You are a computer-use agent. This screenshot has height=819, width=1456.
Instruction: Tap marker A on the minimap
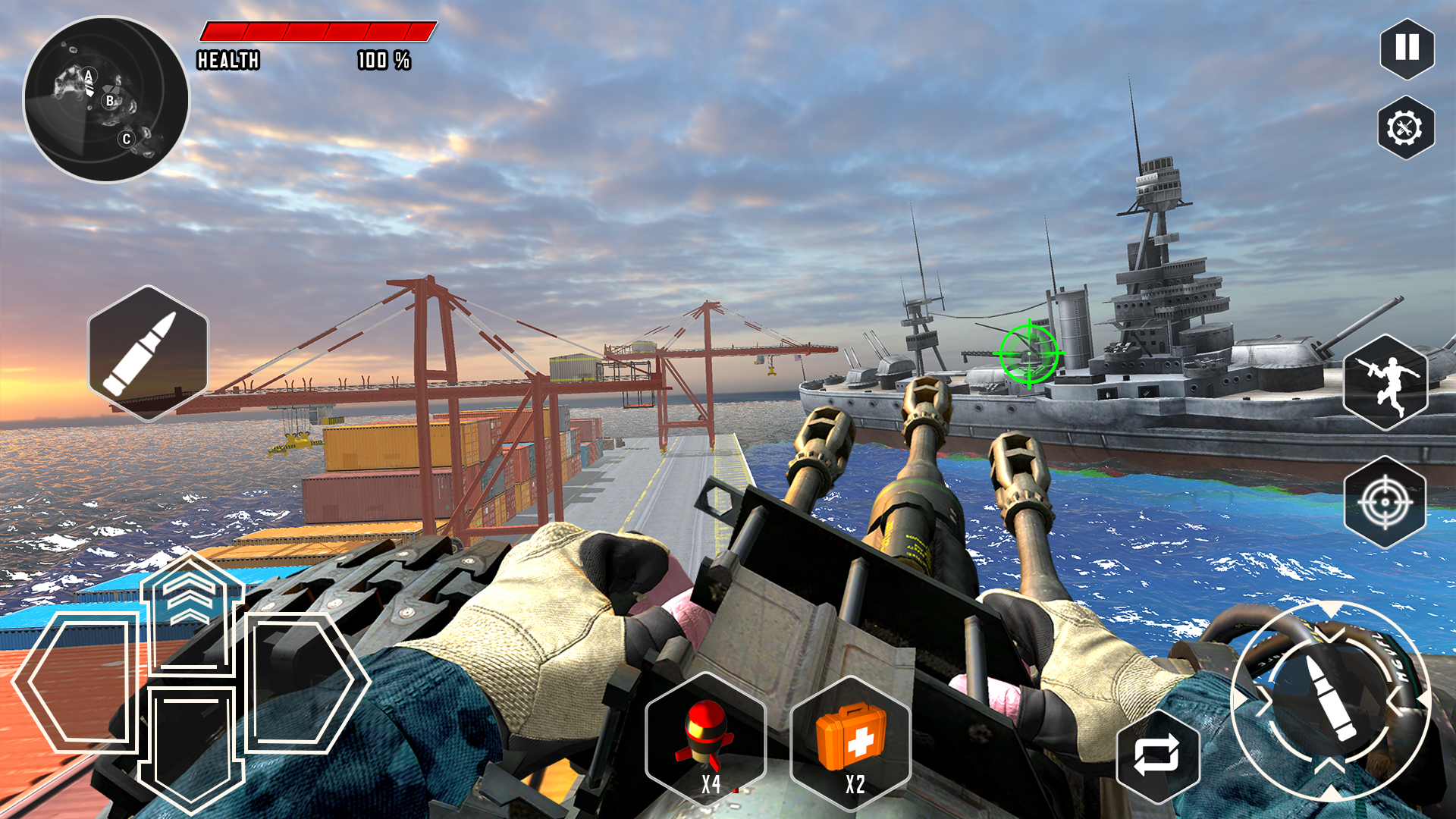(x=89, y=74)
